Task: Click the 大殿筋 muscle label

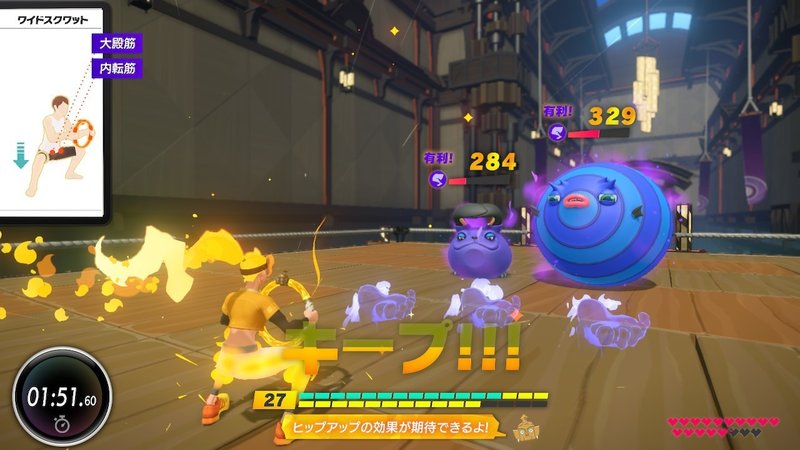Action: coord(115,44)
